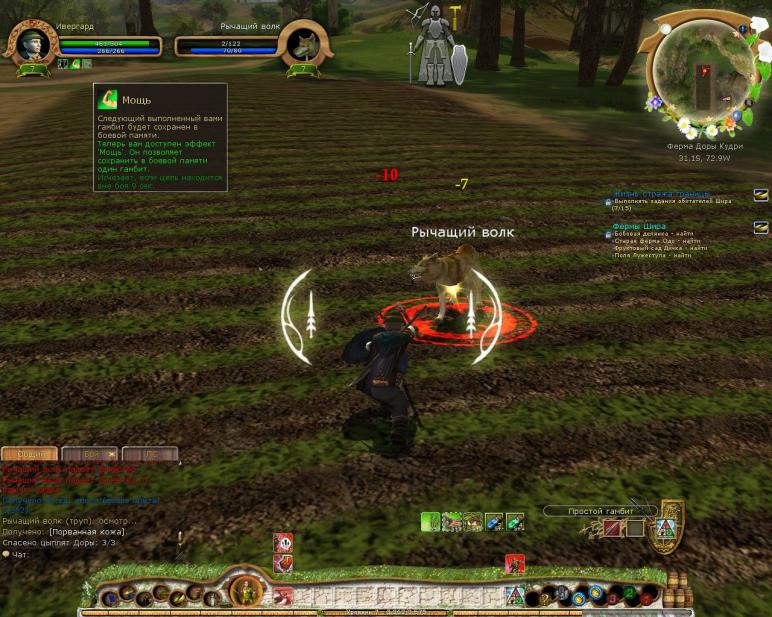Activate the bright green leftmost quickslot skill
Screen dimensions: 772x617
click(430, 521)
